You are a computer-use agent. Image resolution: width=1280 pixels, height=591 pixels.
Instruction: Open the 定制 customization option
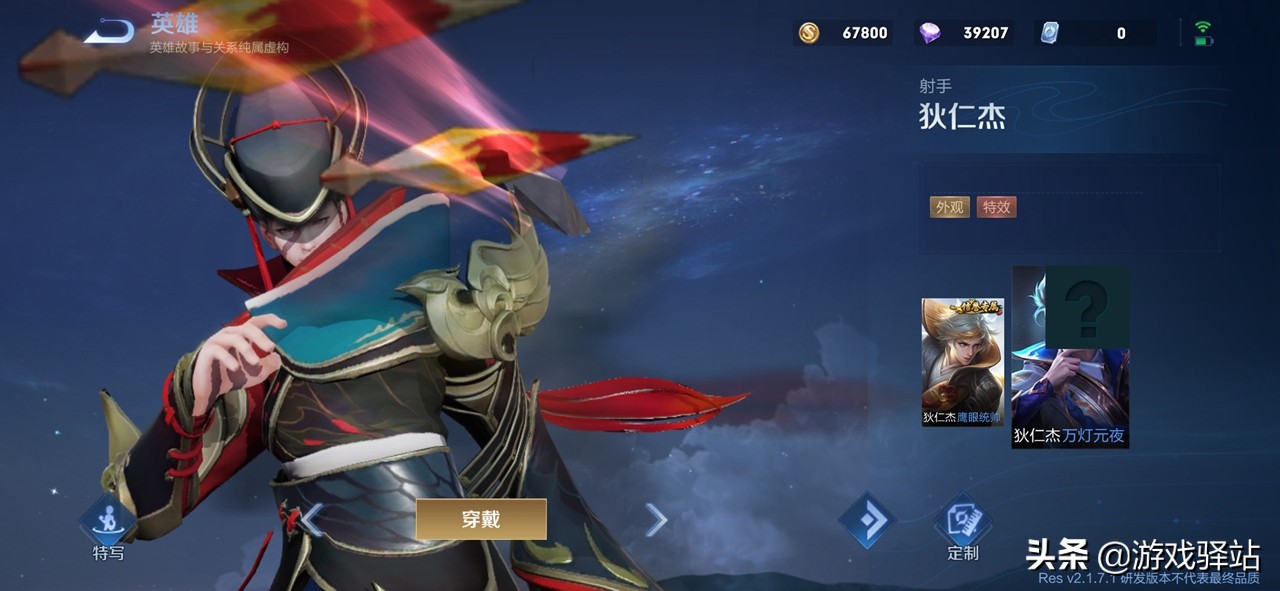click(x=962, y=523)
